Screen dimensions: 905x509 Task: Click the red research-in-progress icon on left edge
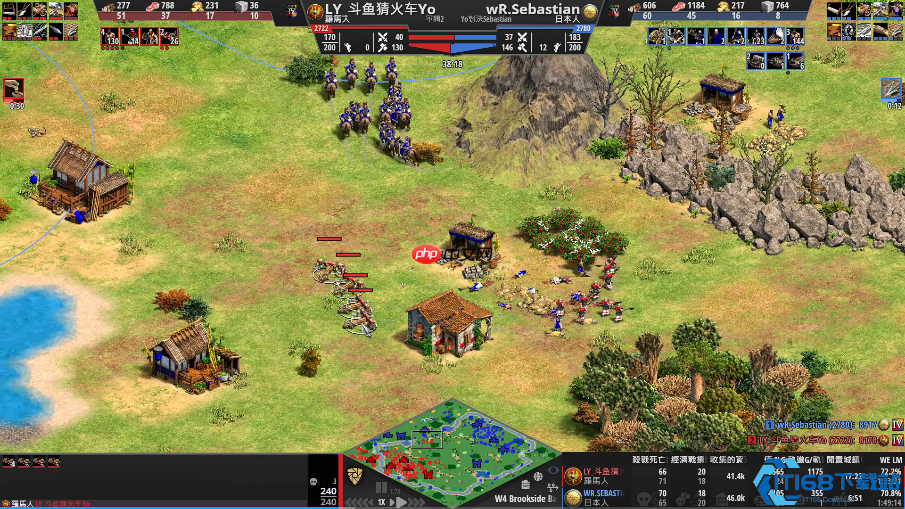[14, 89]
